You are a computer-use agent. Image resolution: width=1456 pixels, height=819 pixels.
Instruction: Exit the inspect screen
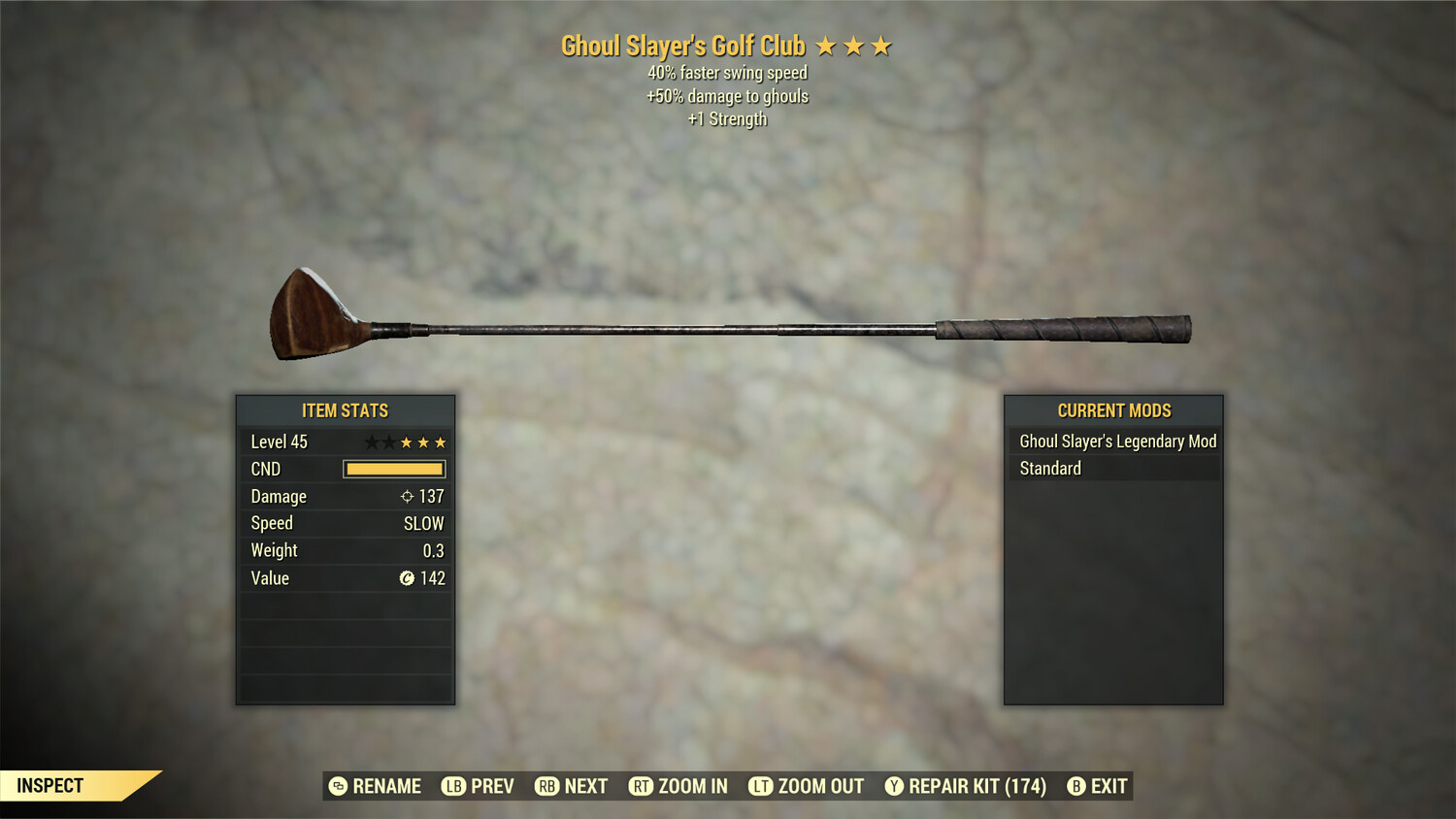pyautogui.click(x=1098, y=786)
